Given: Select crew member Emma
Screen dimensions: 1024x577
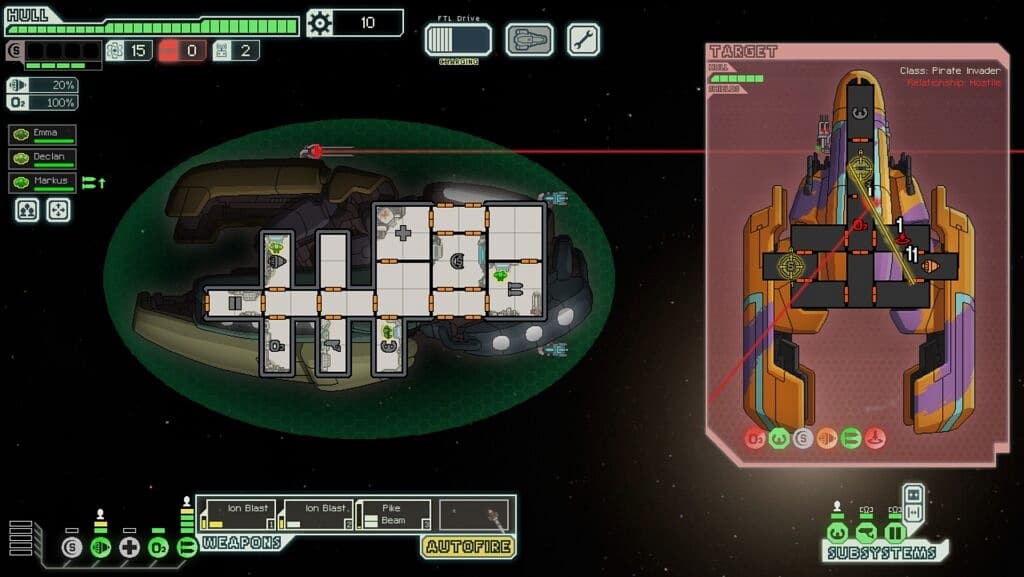Looking at the screenshot, I should tap(43, 134).
